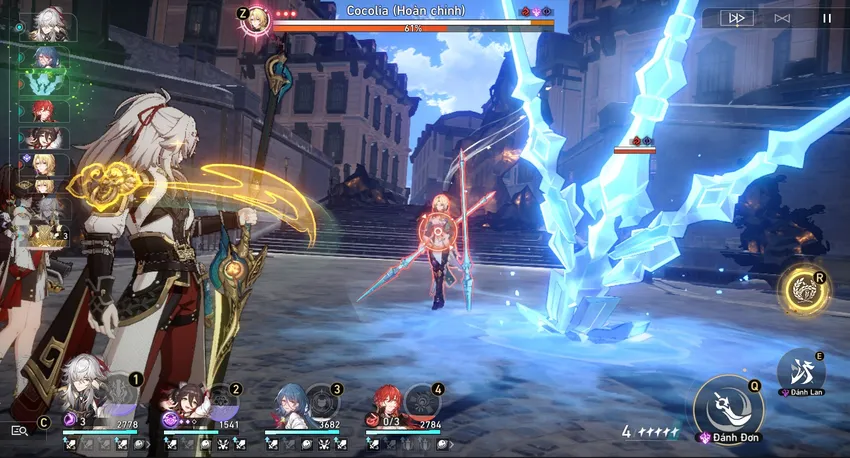
Task: Pause the battle
Action: 826,18
